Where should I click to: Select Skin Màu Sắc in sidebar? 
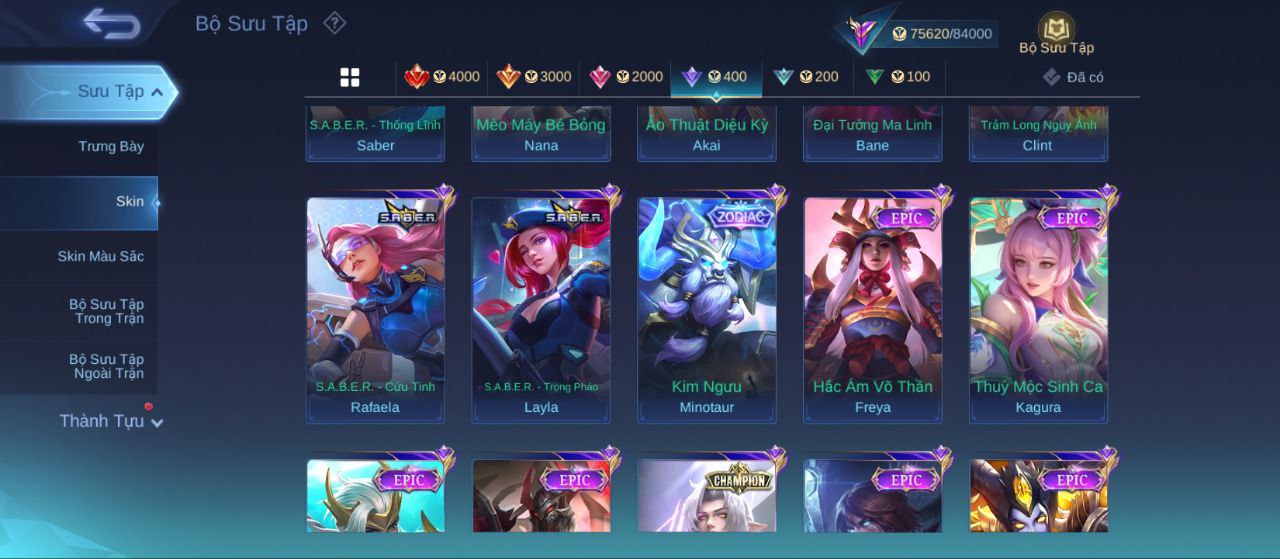(x=100, y=257)
